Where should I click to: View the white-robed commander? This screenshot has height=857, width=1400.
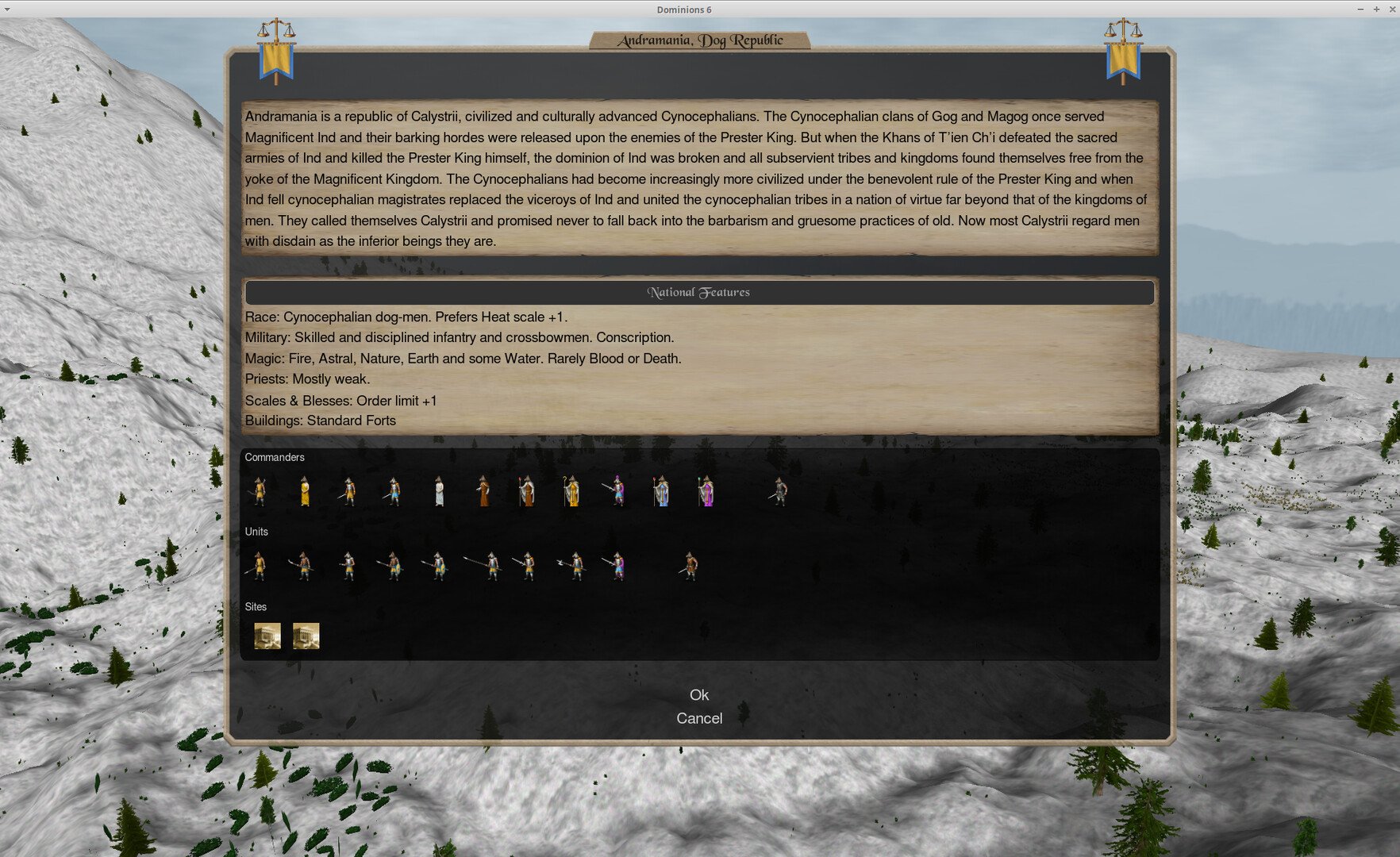coord(439,492)
